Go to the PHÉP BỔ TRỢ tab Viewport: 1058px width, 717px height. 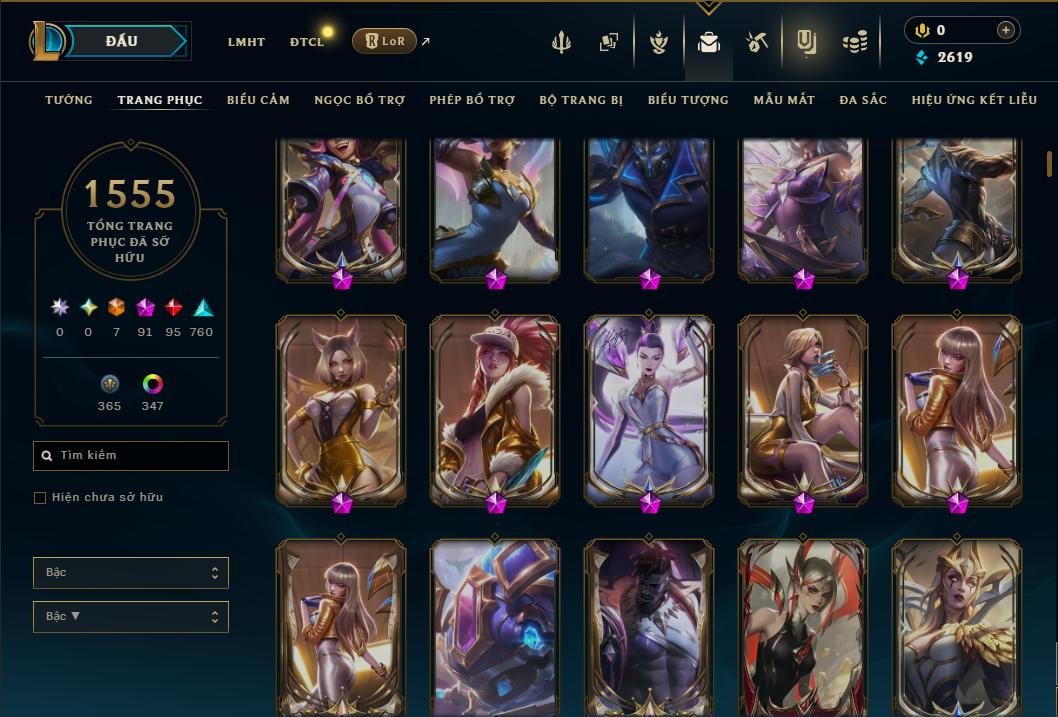[x=472, y=100]
